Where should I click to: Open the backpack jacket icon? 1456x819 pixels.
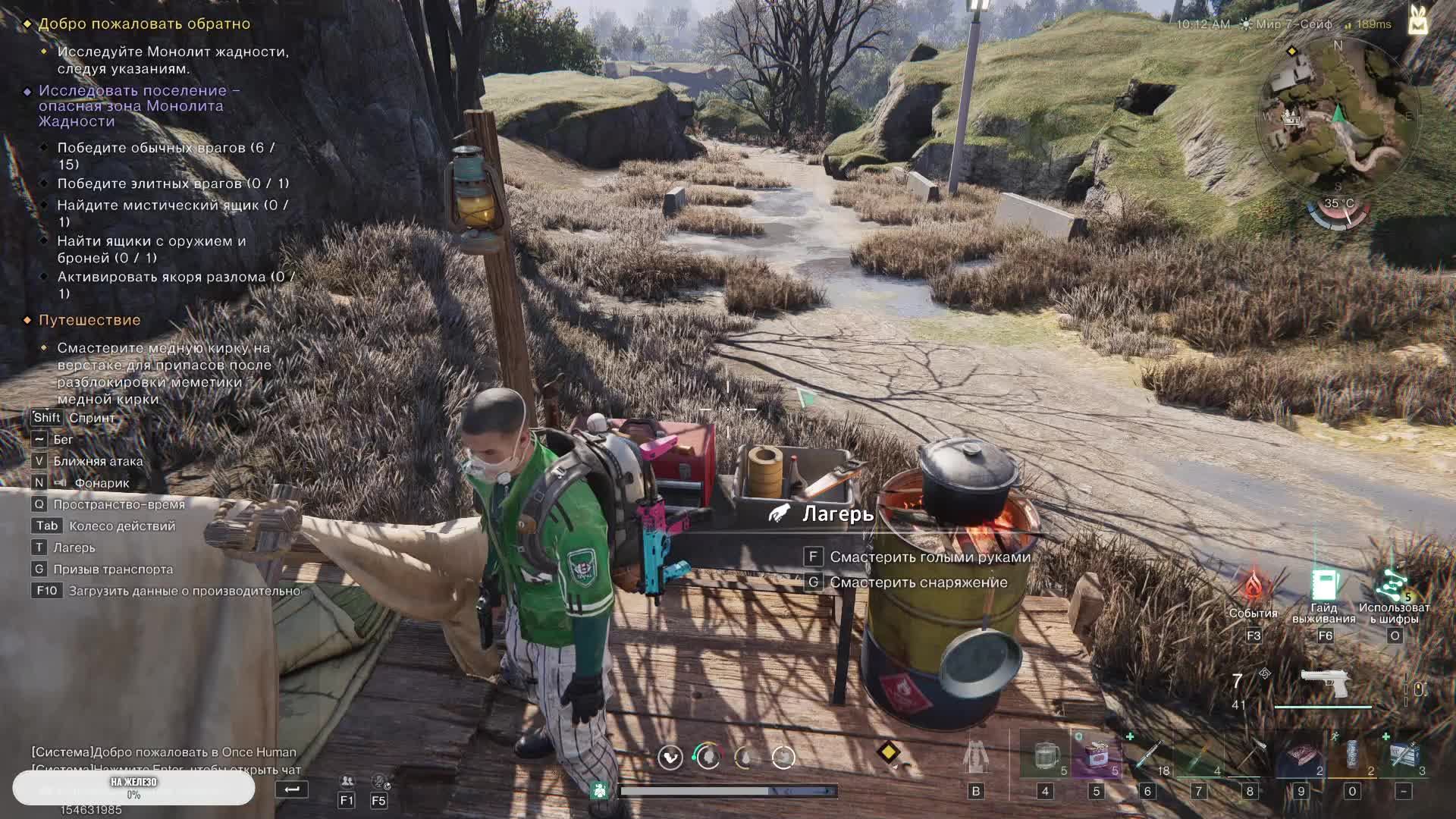pos(976,756)
